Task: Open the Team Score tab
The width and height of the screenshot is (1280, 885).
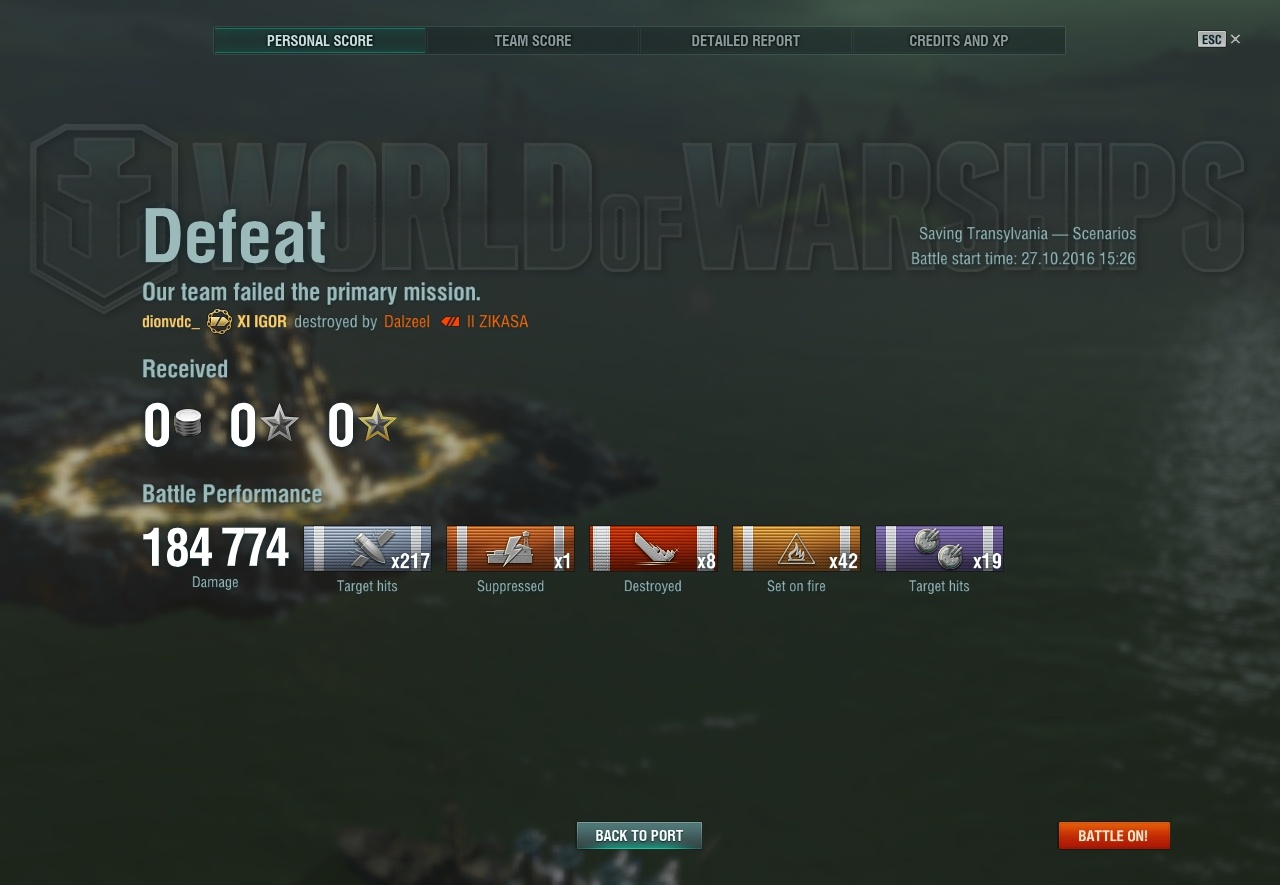Action: pos(533,41)
